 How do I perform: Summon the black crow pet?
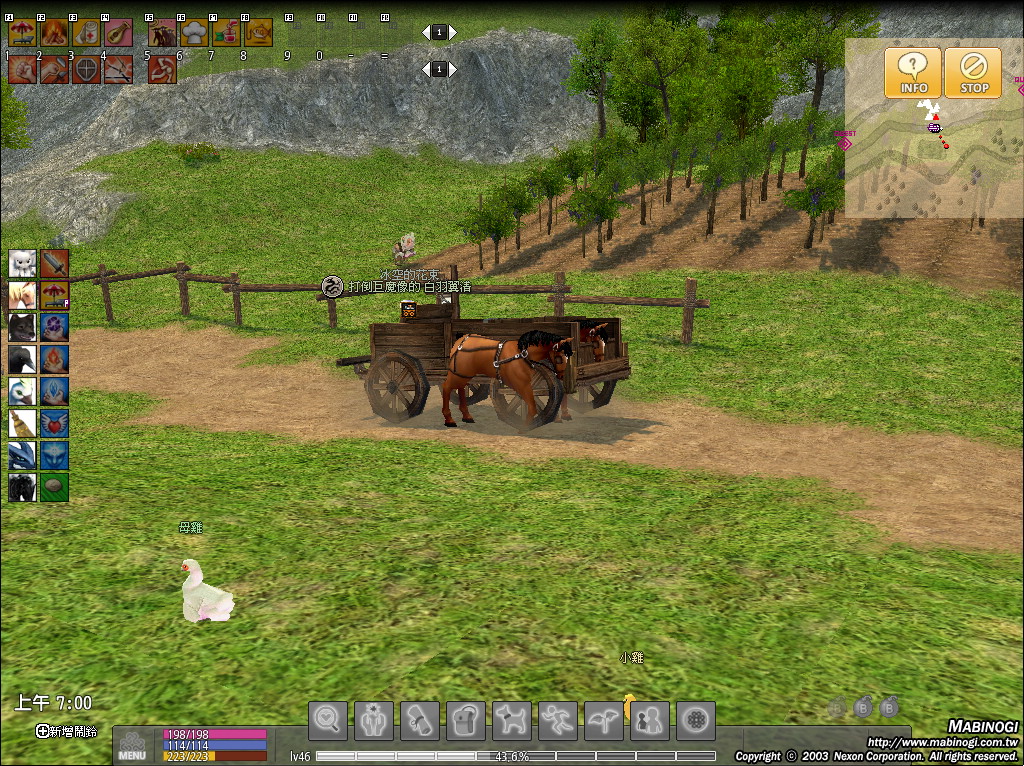[22, 359]
